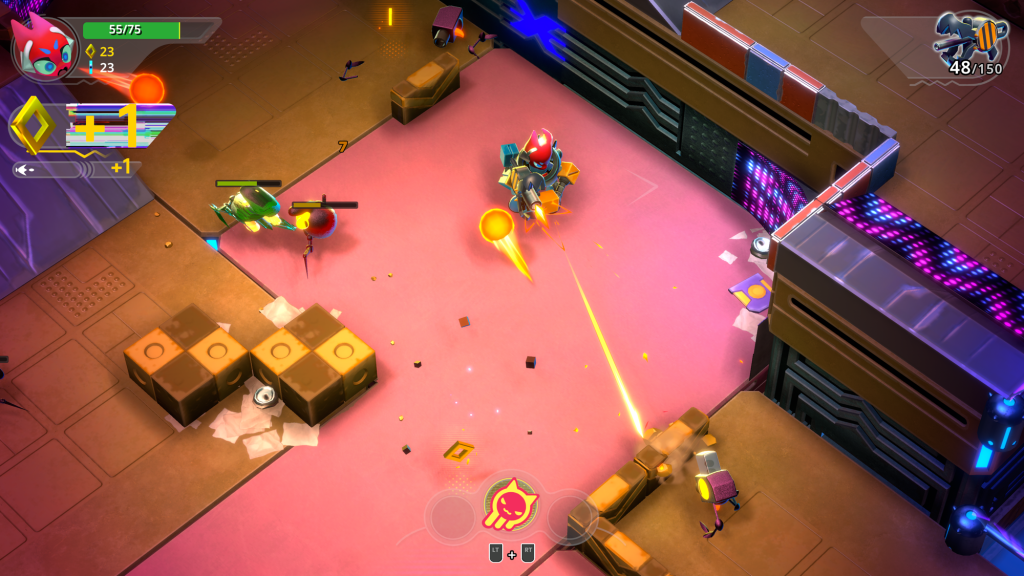Click the yellow diamond pickup notification icon
The height and width of the screenshot is (576, 1024).
click(33, 125)
